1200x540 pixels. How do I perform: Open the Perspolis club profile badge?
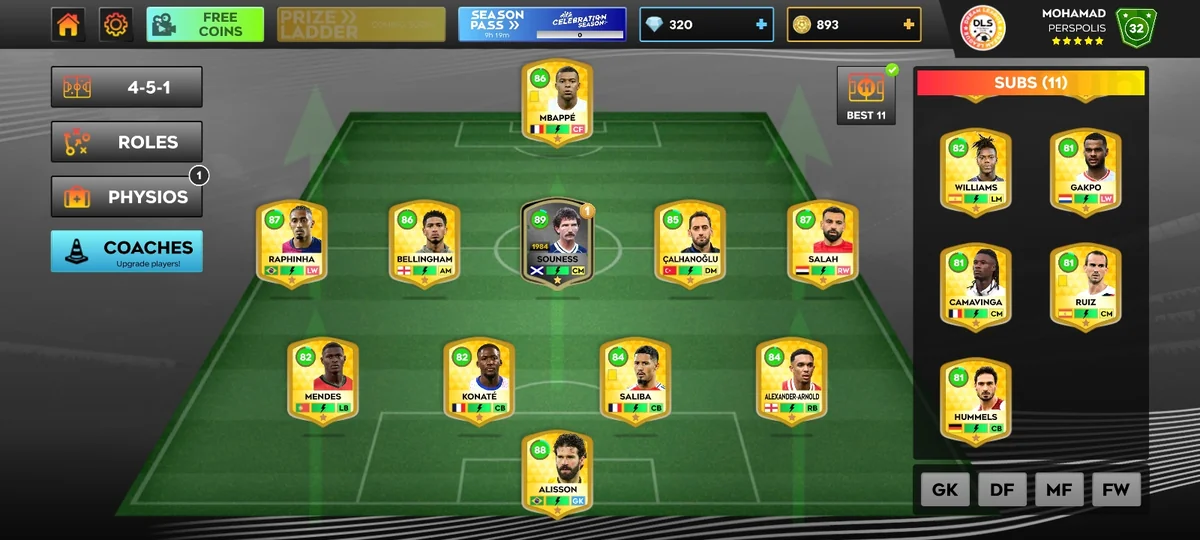click(983, 27)
